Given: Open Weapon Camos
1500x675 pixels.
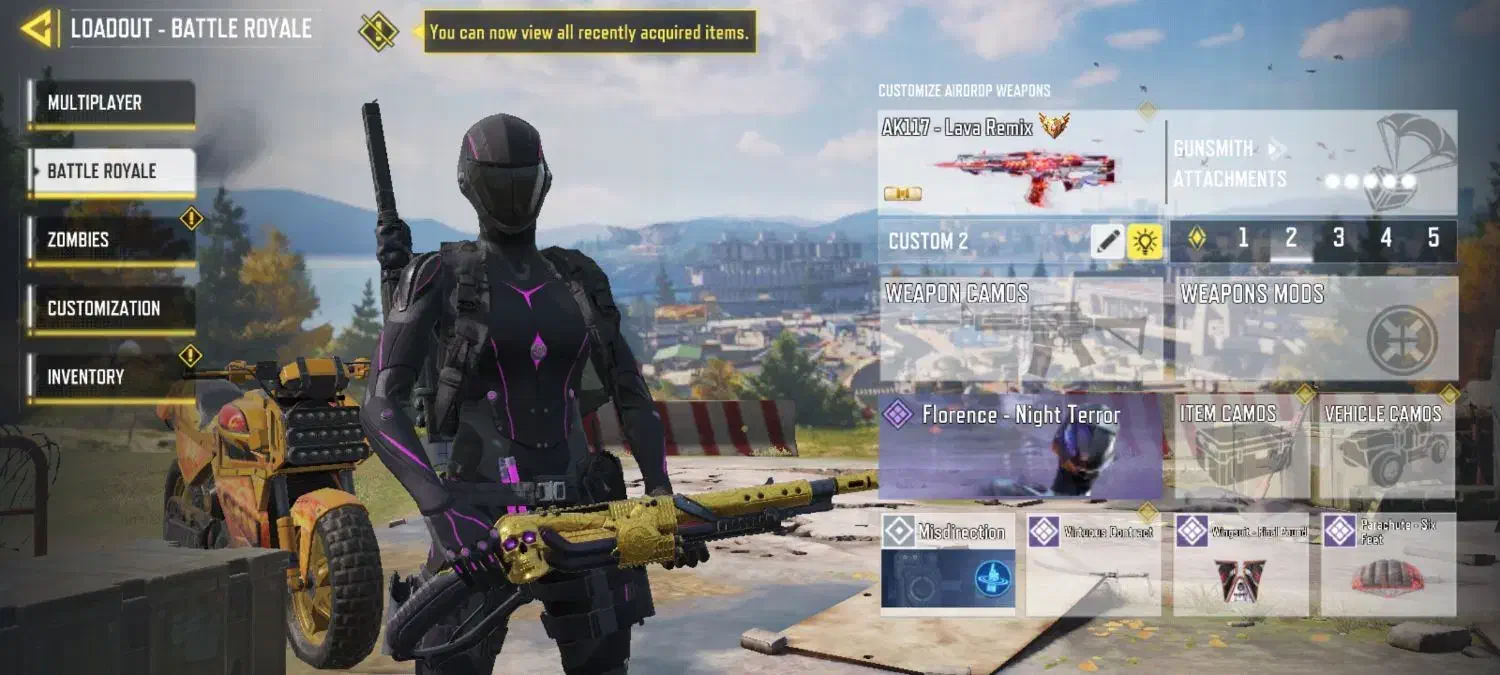Looking at the screenshot, I should [x=1020, y=329].
